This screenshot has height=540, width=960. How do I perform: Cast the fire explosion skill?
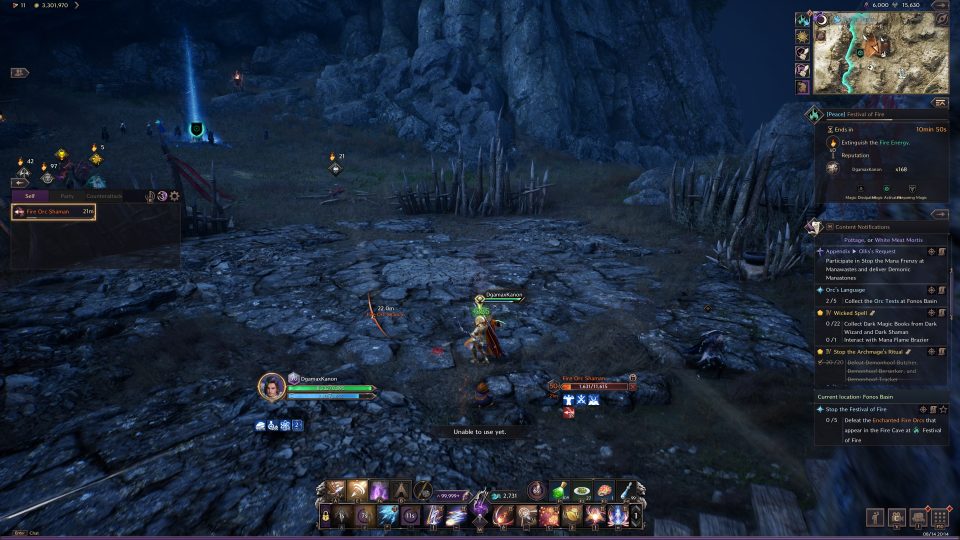coord(547,516)
